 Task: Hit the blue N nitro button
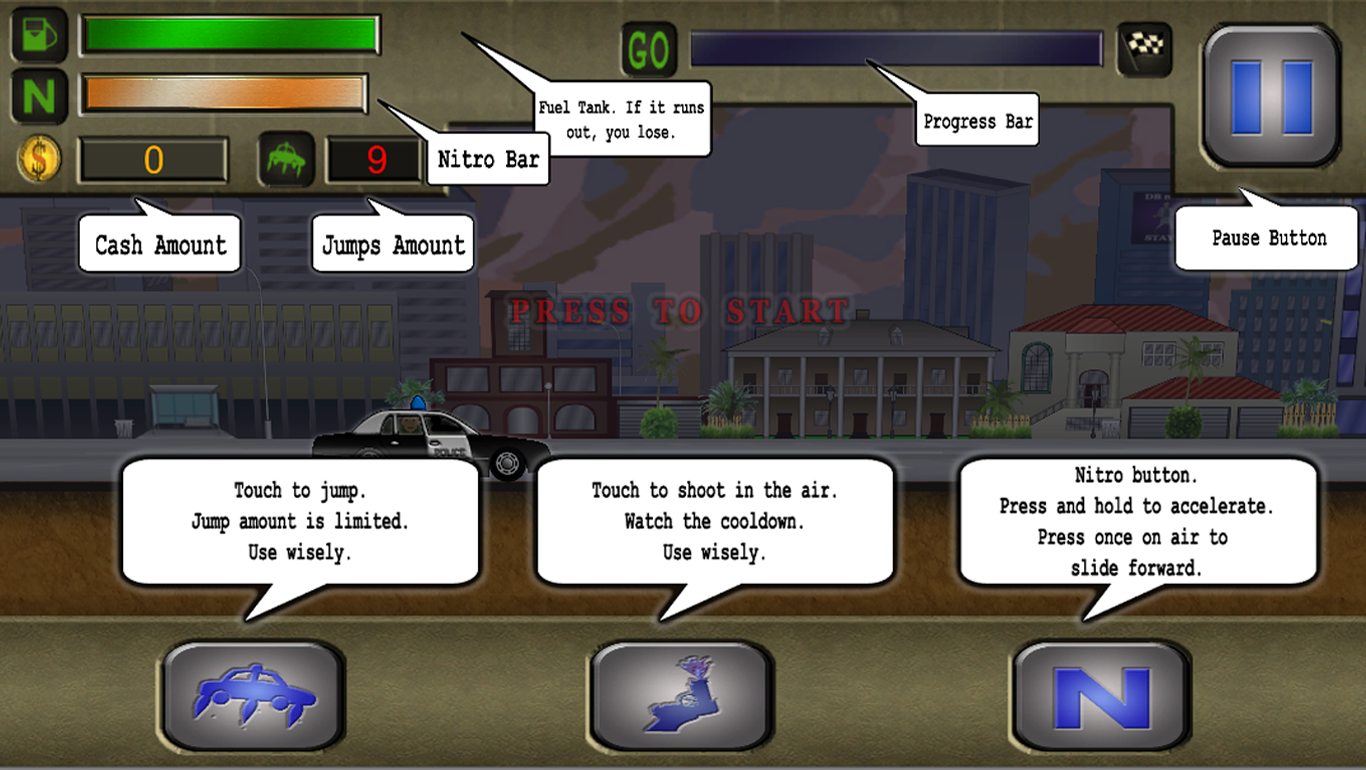point(1102,696)
